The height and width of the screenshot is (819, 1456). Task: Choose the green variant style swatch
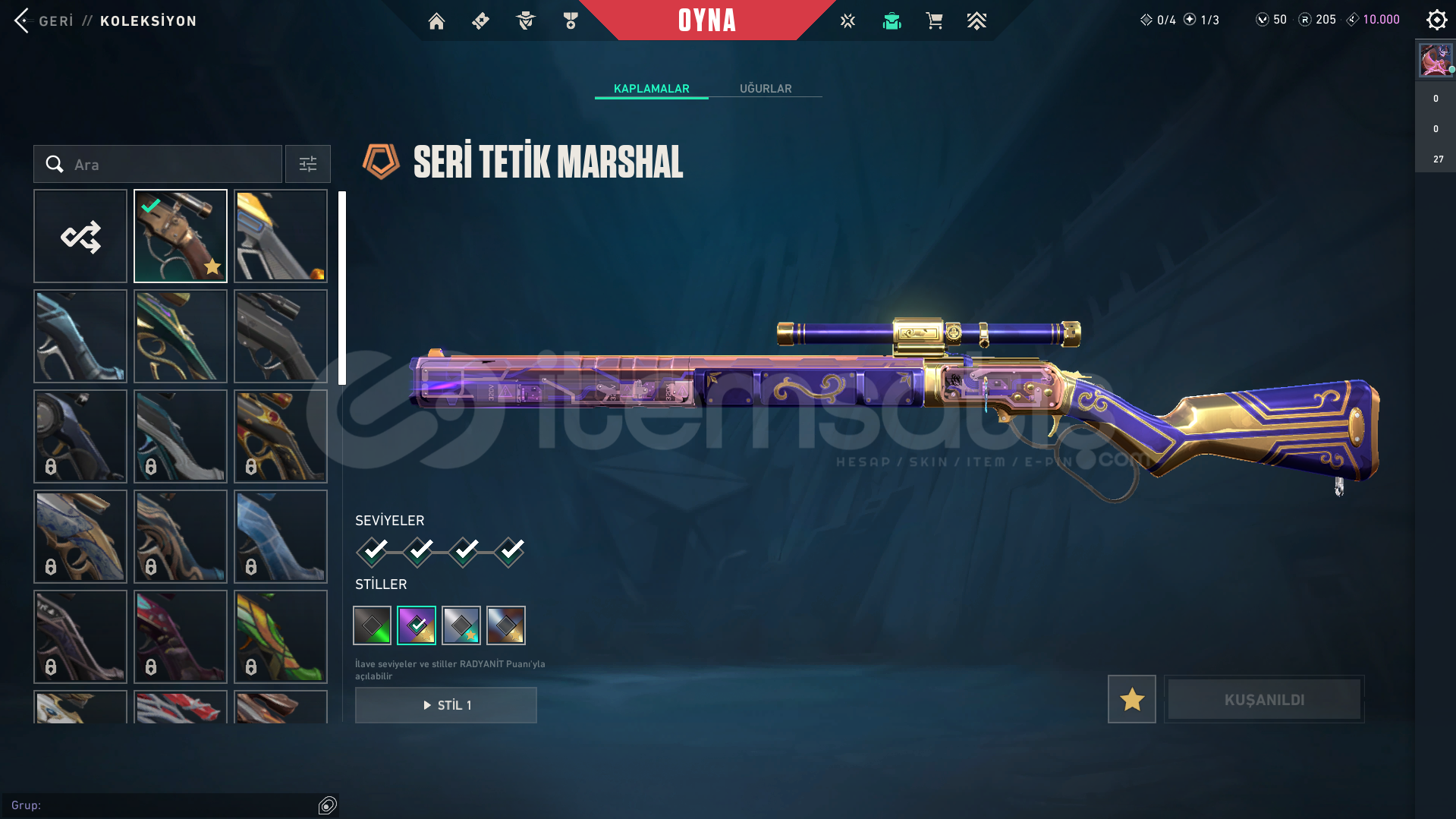coord(373,625)
